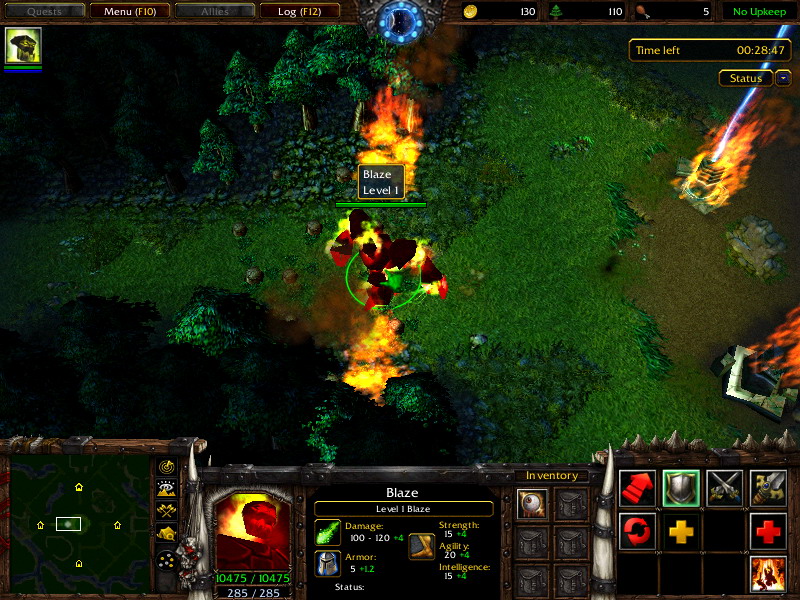Open the Menu (F10) button
Viewport: 800px width, 600px height.
(x=129, y=12)
